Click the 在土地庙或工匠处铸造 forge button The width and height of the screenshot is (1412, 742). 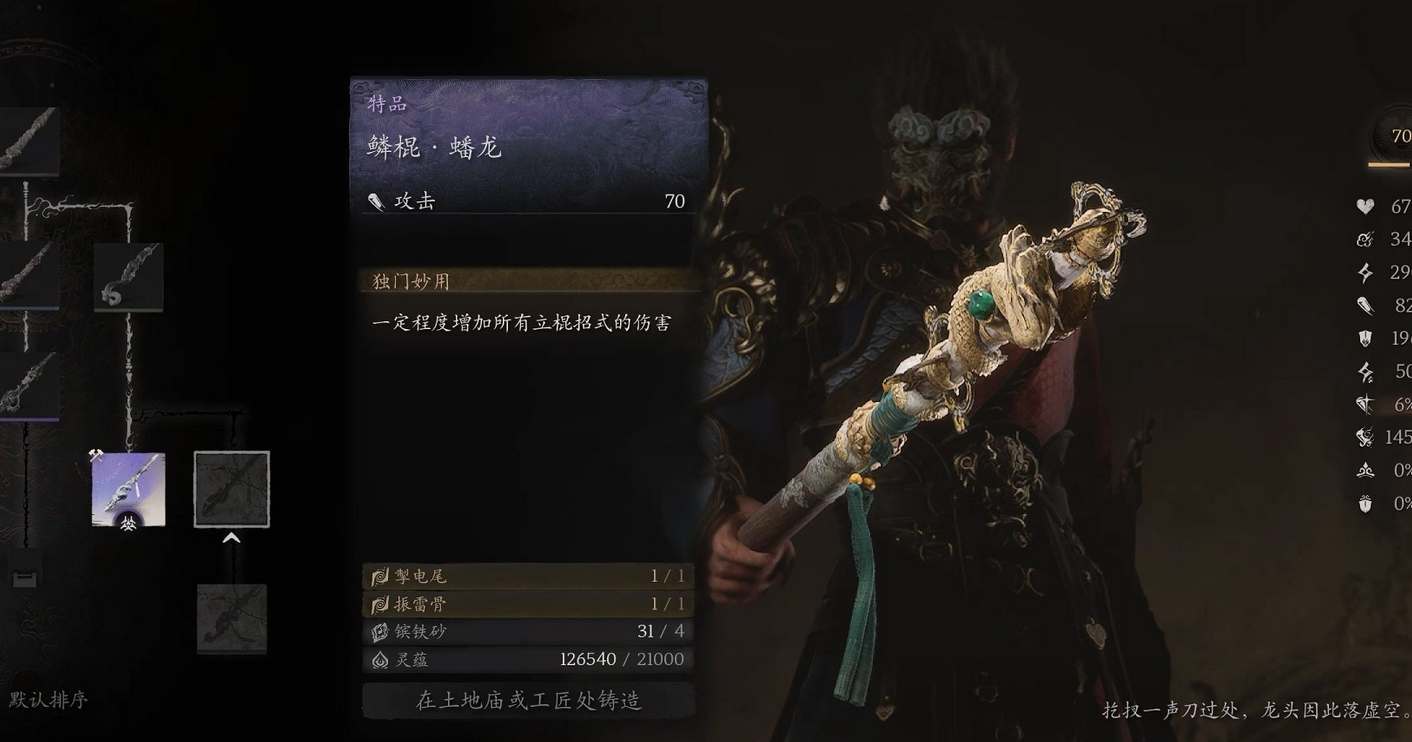pyautogui.click(x=528, y=700)
